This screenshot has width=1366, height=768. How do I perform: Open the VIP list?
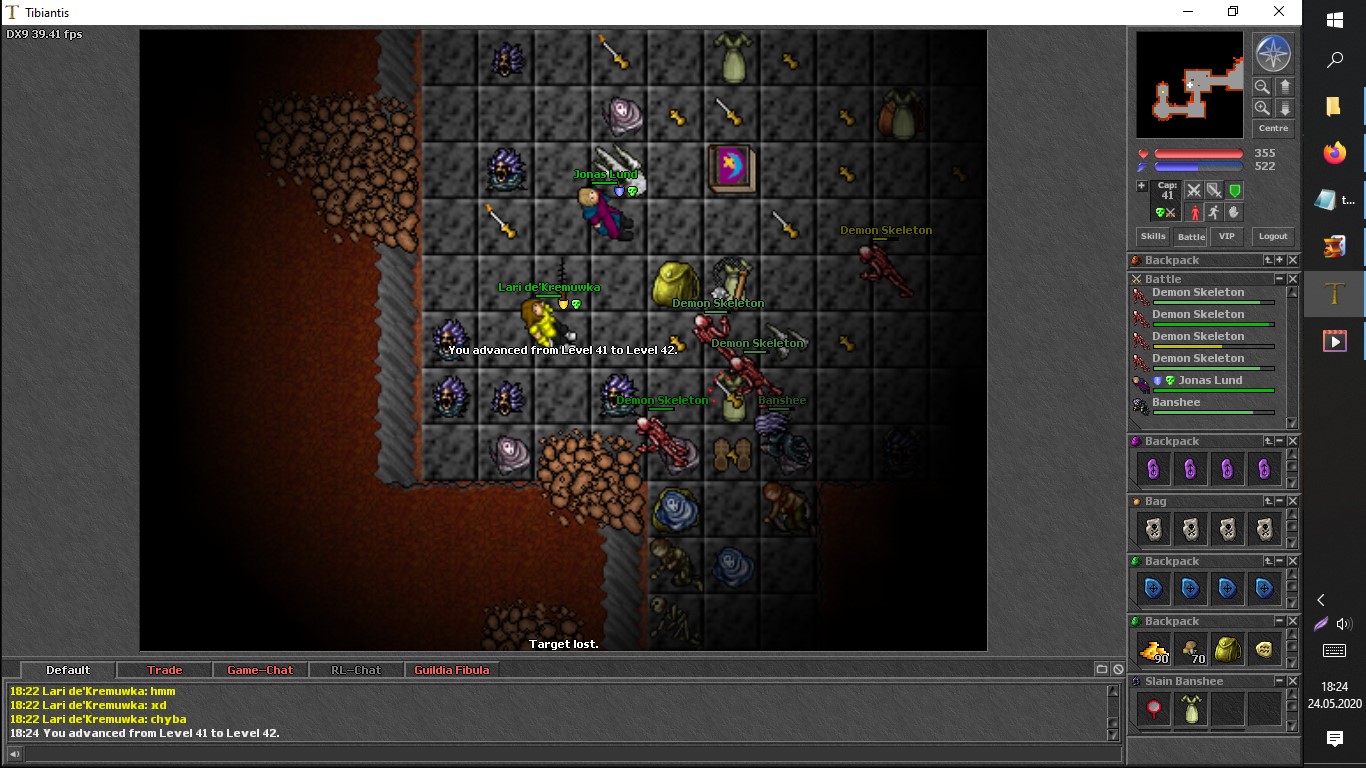(1227, 237)
